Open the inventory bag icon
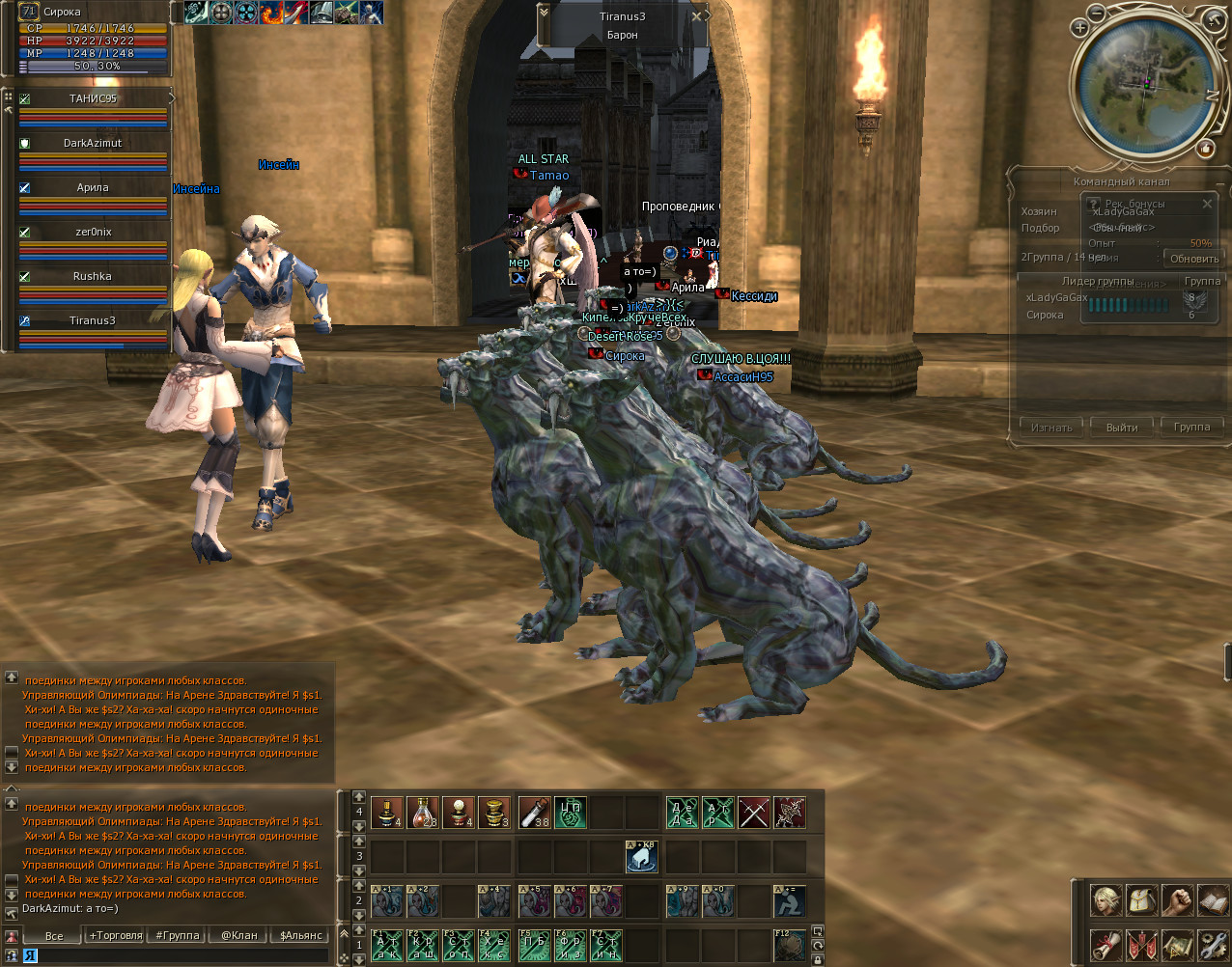This screenshot has width=1232, height=967. click(1142, 901)
